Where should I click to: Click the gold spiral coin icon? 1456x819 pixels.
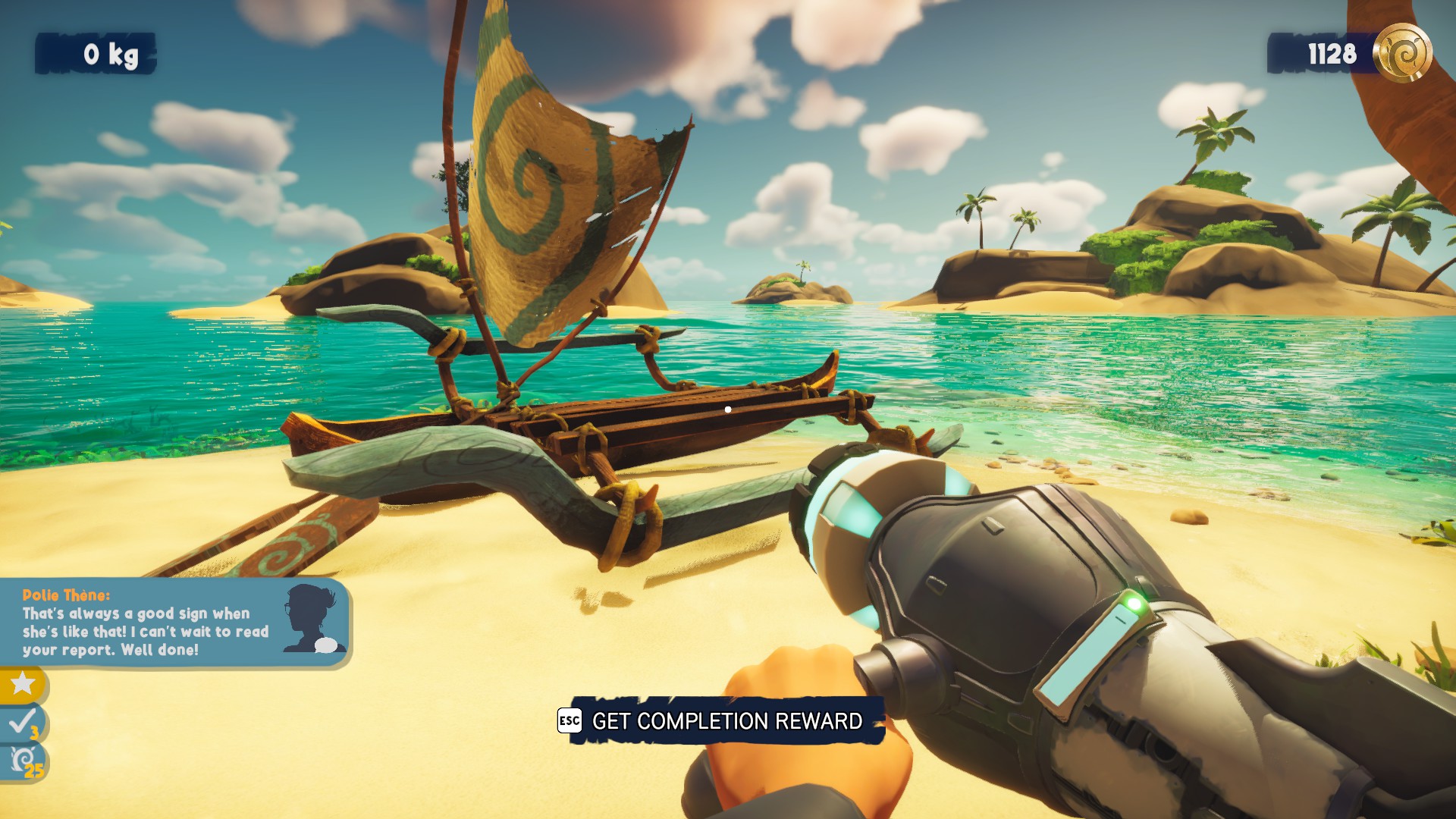1402,53
